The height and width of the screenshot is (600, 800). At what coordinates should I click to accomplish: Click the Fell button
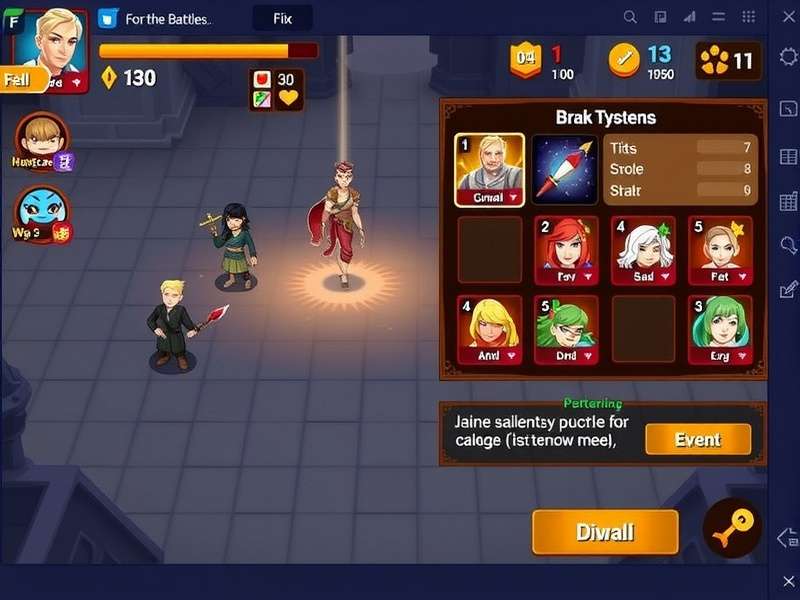(20, 80)
